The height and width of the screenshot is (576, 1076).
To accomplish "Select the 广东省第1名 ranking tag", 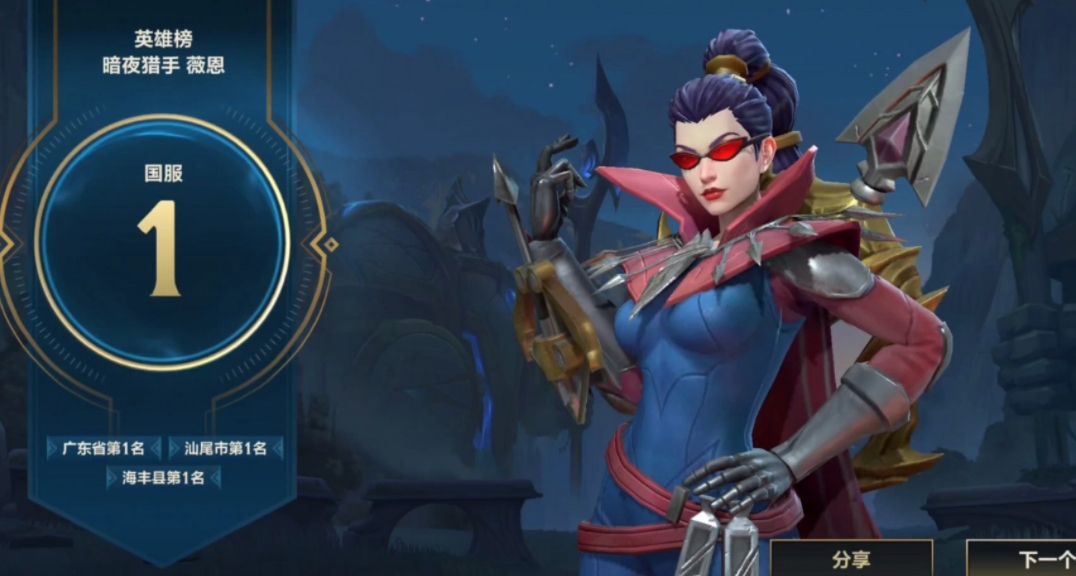I will [x=103, y=448].
